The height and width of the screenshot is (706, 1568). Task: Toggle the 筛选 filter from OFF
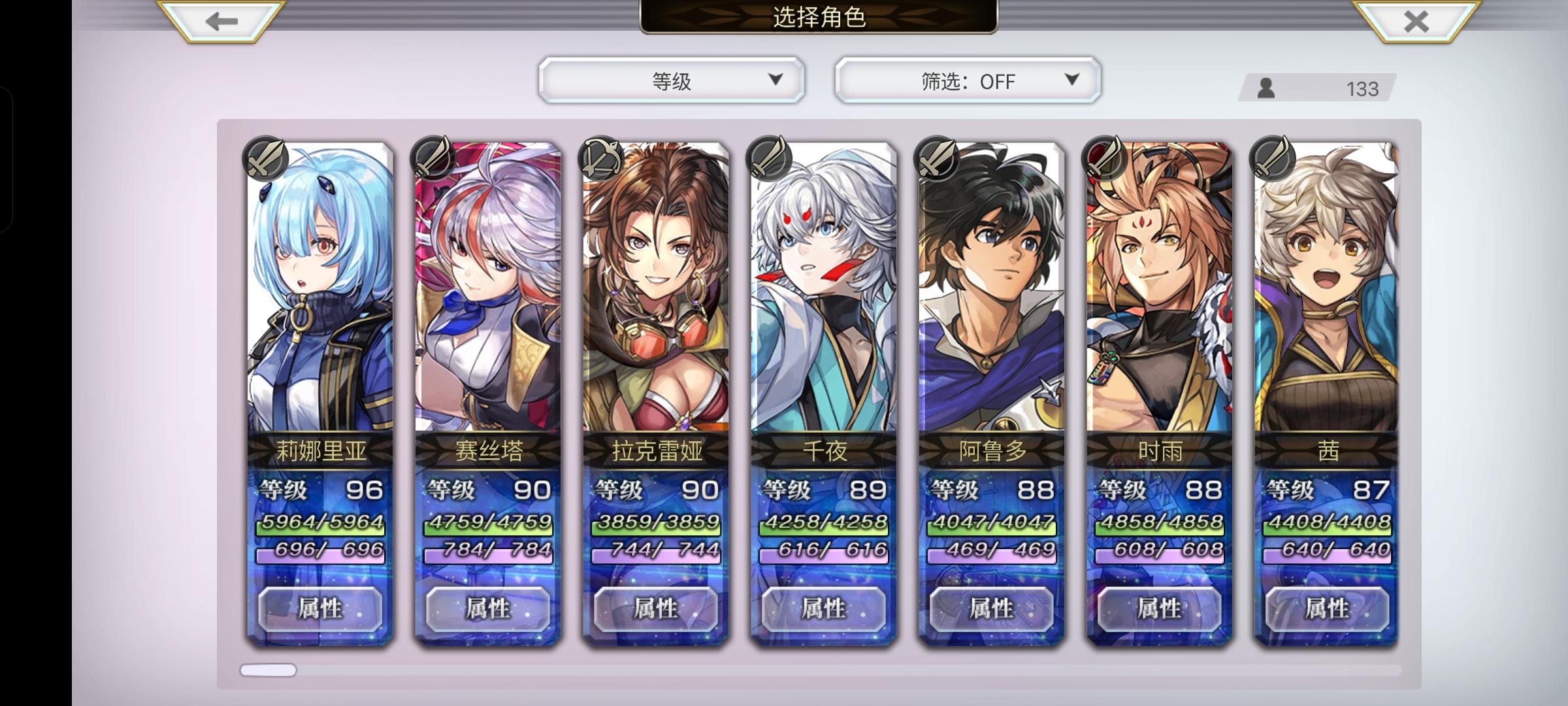tap(967, 81)
